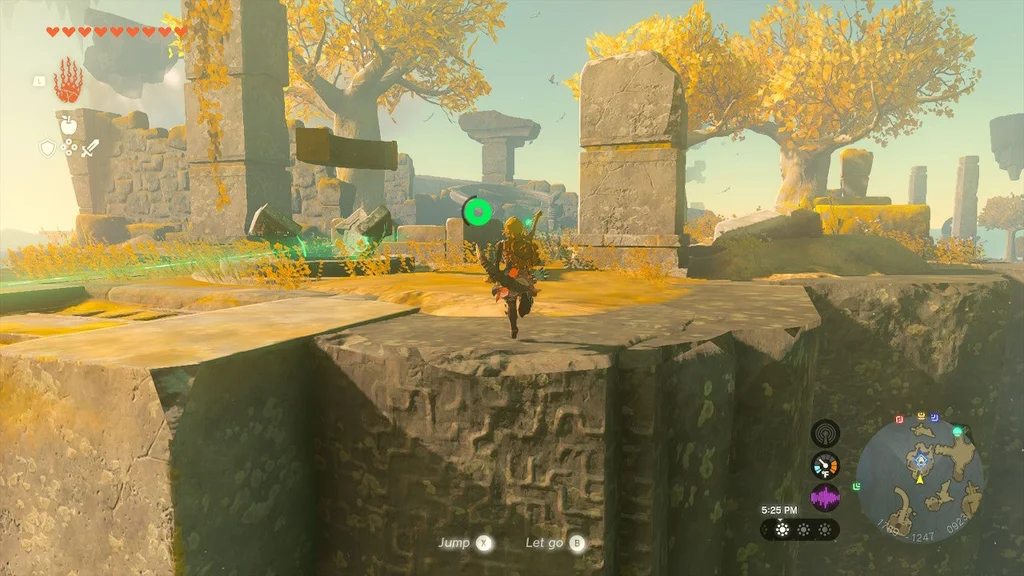Click the purple noise meter icon
The height and width of the screenshot is (576, 1024).
[825, 497]
